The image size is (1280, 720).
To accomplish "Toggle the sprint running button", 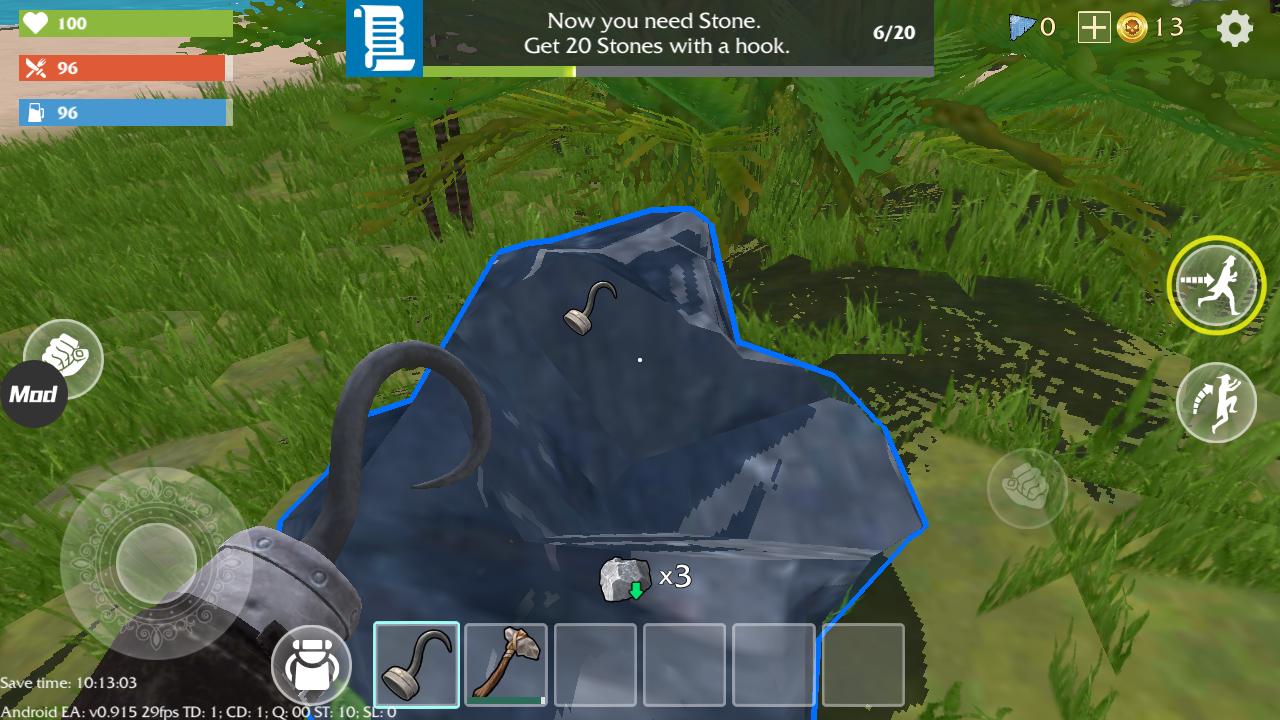I will point(1215,285).
